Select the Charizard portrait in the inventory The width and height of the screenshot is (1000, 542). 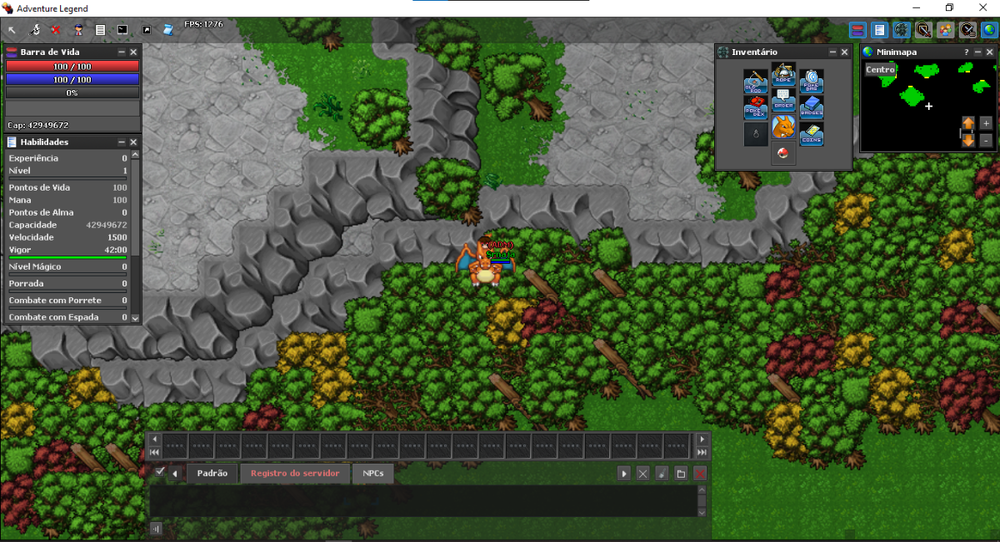pos(784,128)
